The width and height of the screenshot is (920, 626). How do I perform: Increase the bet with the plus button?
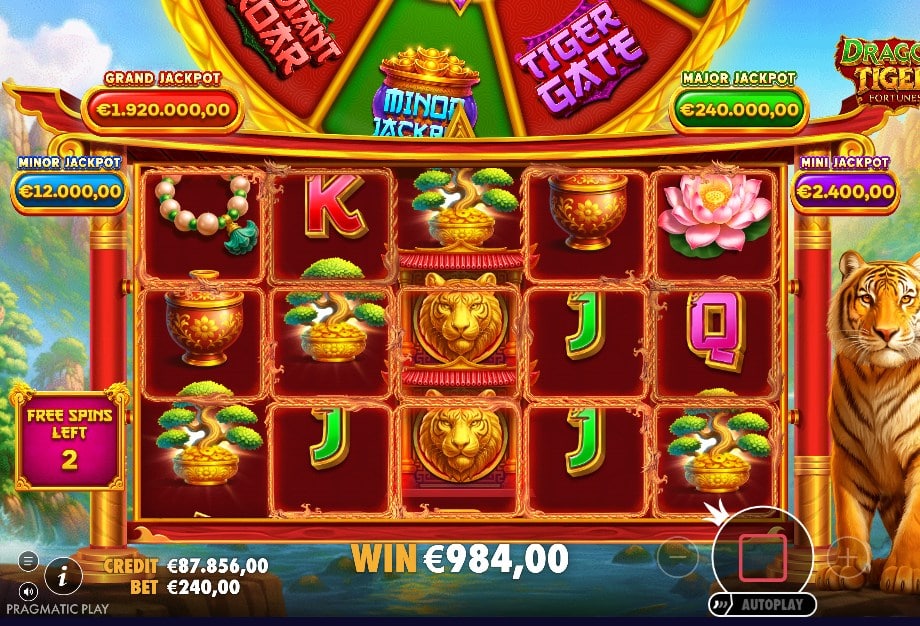pyautogui.click(x=847, y=553)
